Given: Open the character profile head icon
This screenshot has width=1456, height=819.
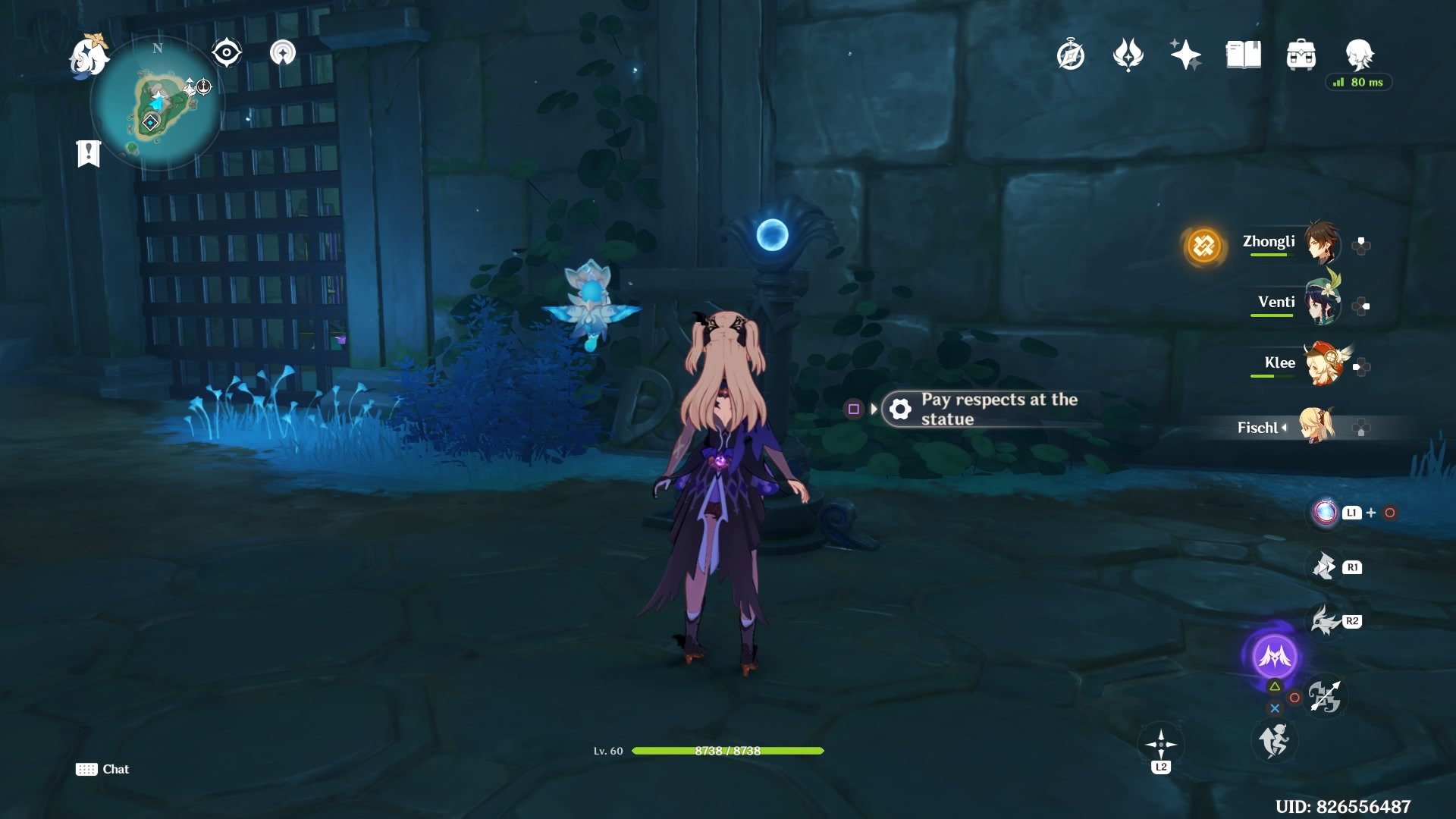Looking at the screenshot, I should [x=1359, y=54].
